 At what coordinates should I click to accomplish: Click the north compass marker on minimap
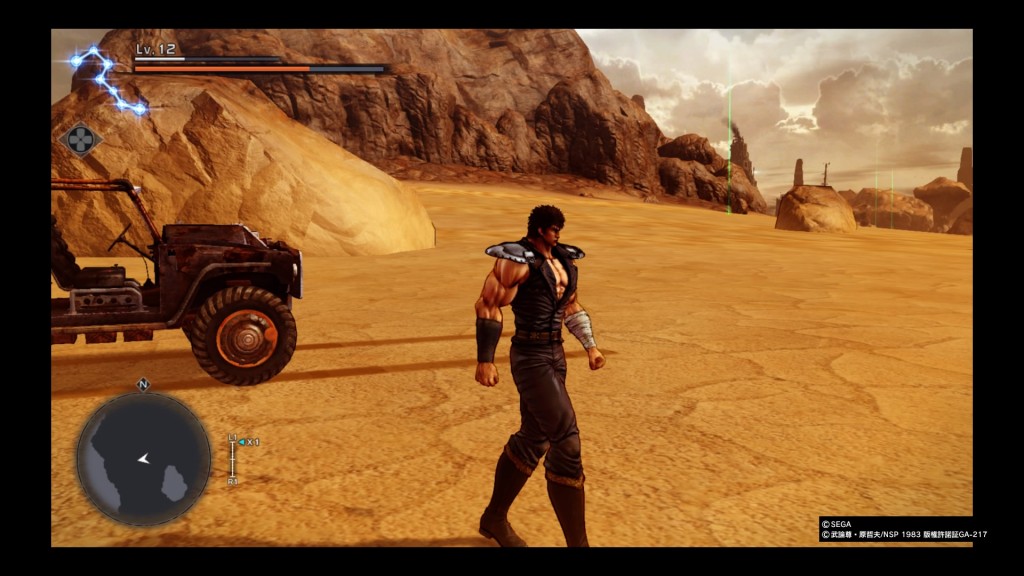click(x=143, y=383)
